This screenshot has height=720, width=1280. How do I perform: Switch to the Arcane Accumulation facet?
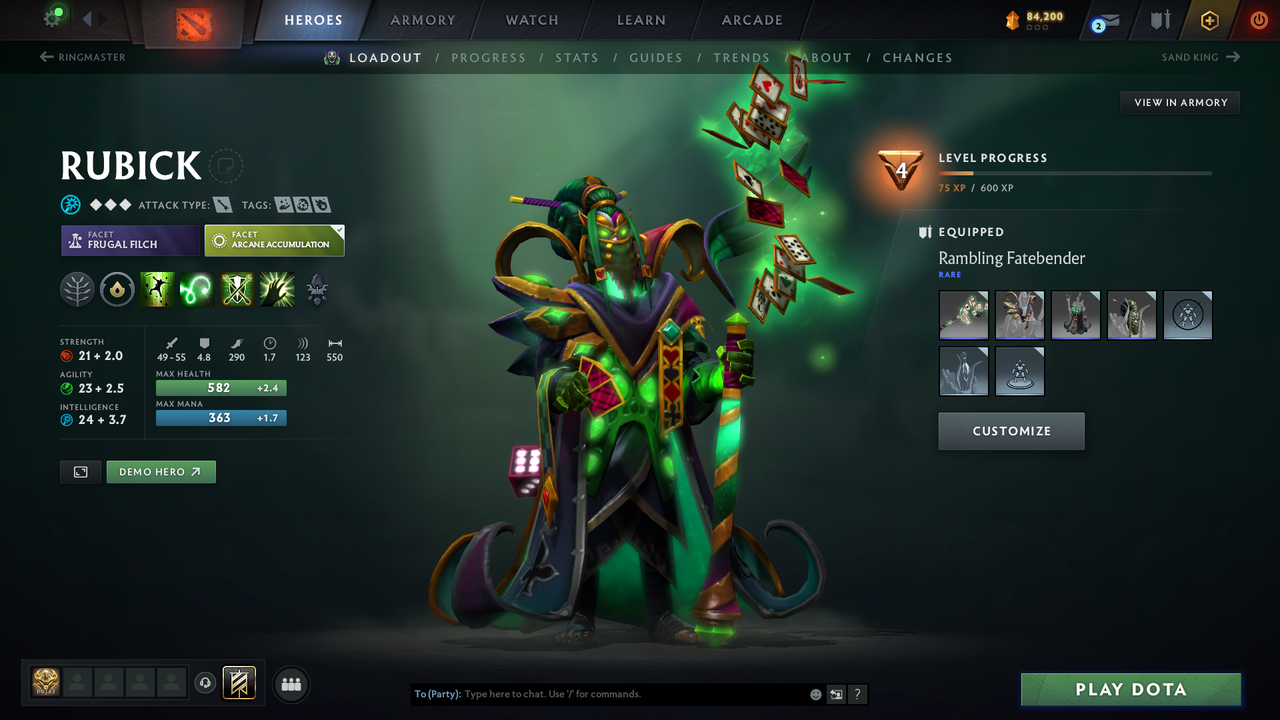[275, 240]
